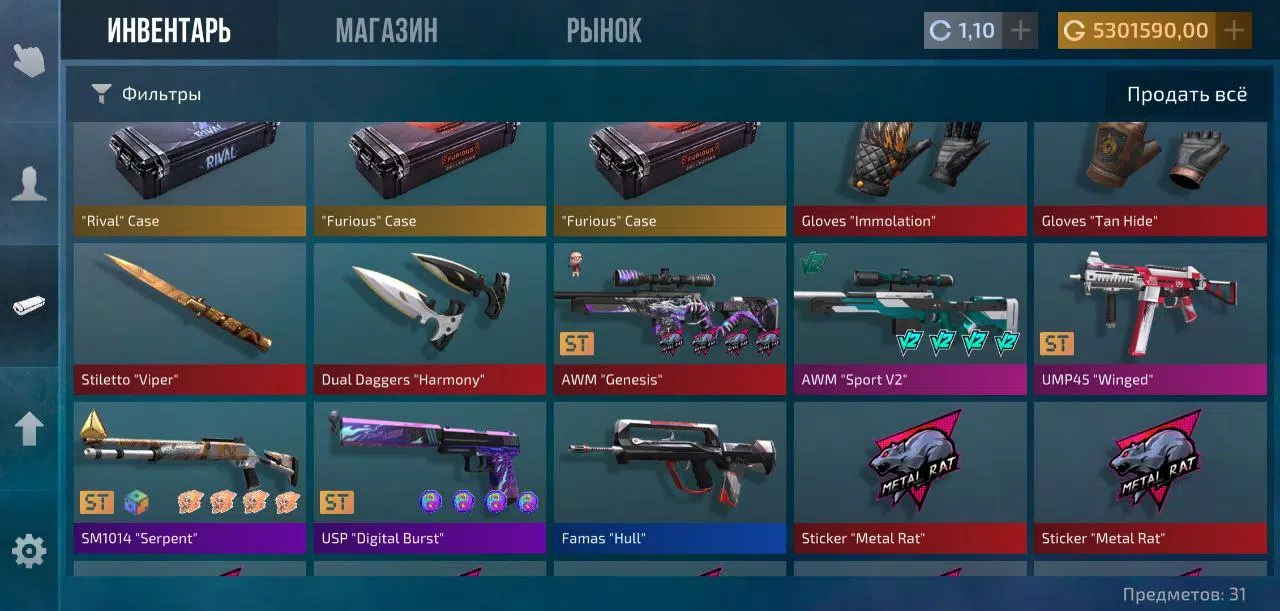This screenshot has width=1280, height=611.
Task: Select the Famas "Hull" rifle
Action: 670,477
